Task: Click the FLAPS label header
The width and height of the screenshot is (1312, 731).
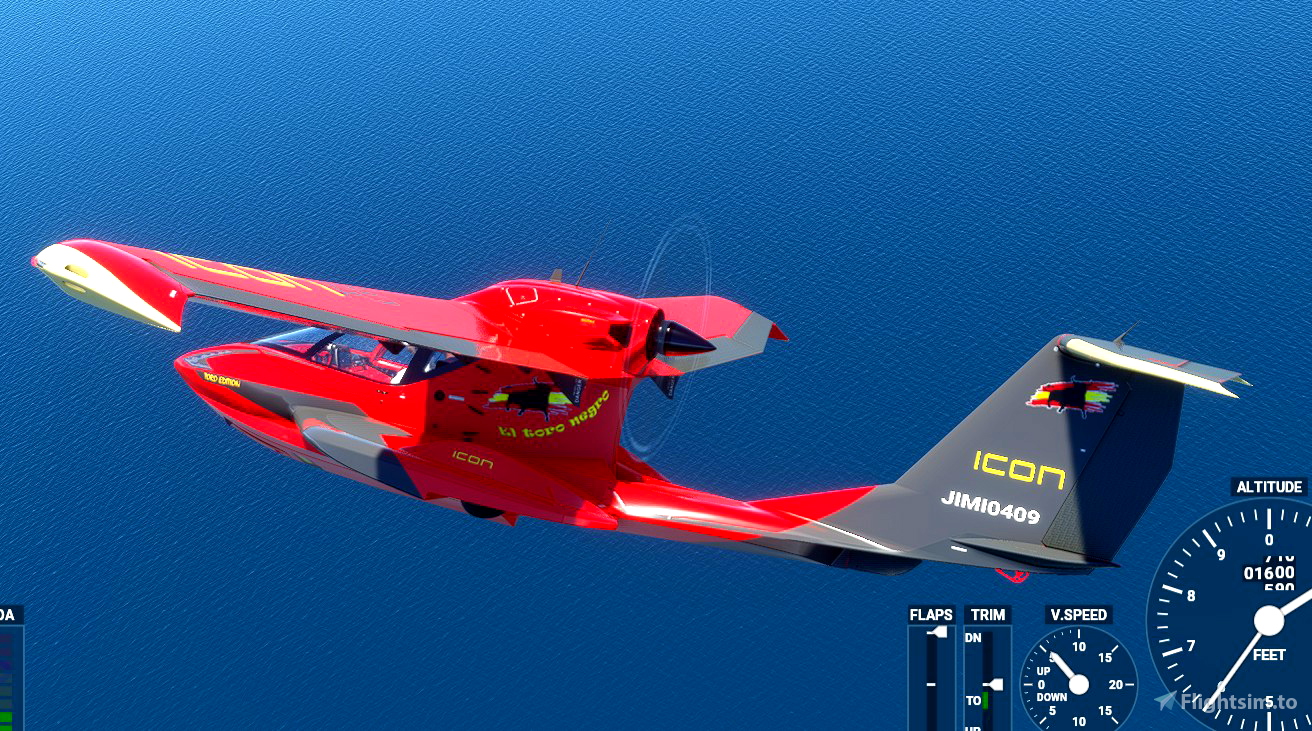Action: 930,615
